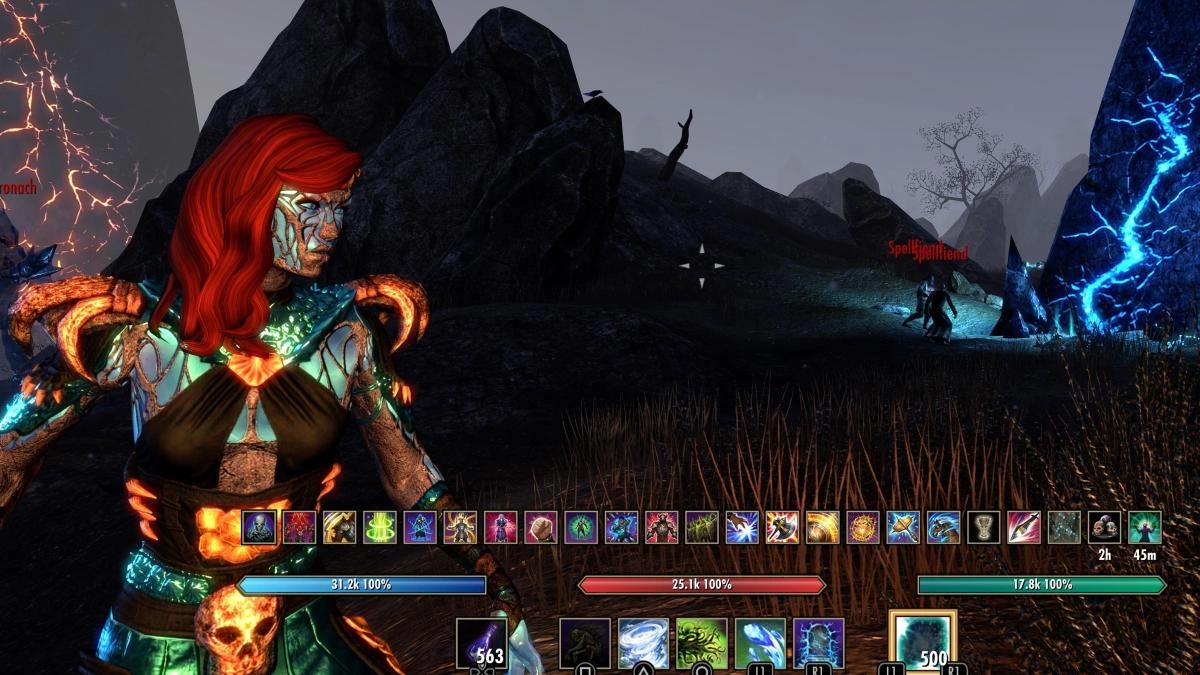Activate the white whirlwind ability
The image size is (1200, 675).
point(643,643)
